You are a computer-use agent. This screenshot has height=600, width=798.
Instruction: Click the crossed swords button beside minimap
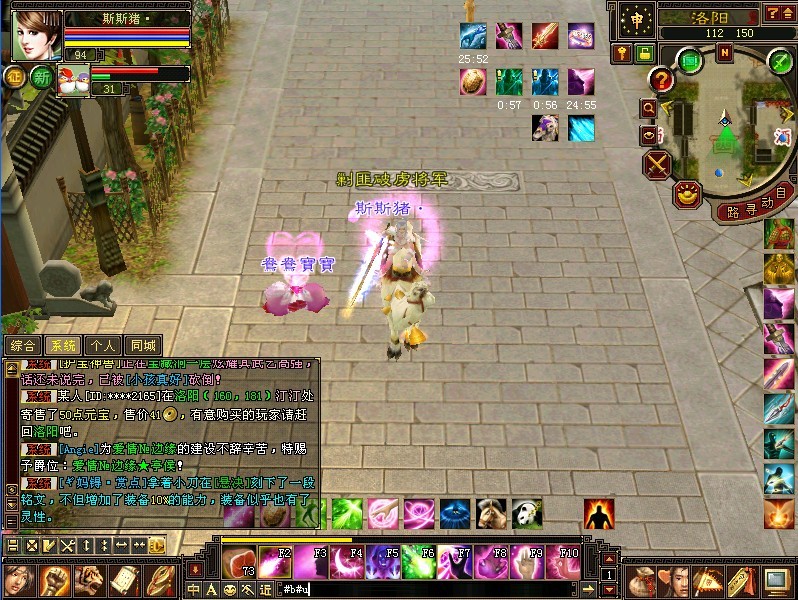click(657, 164)
